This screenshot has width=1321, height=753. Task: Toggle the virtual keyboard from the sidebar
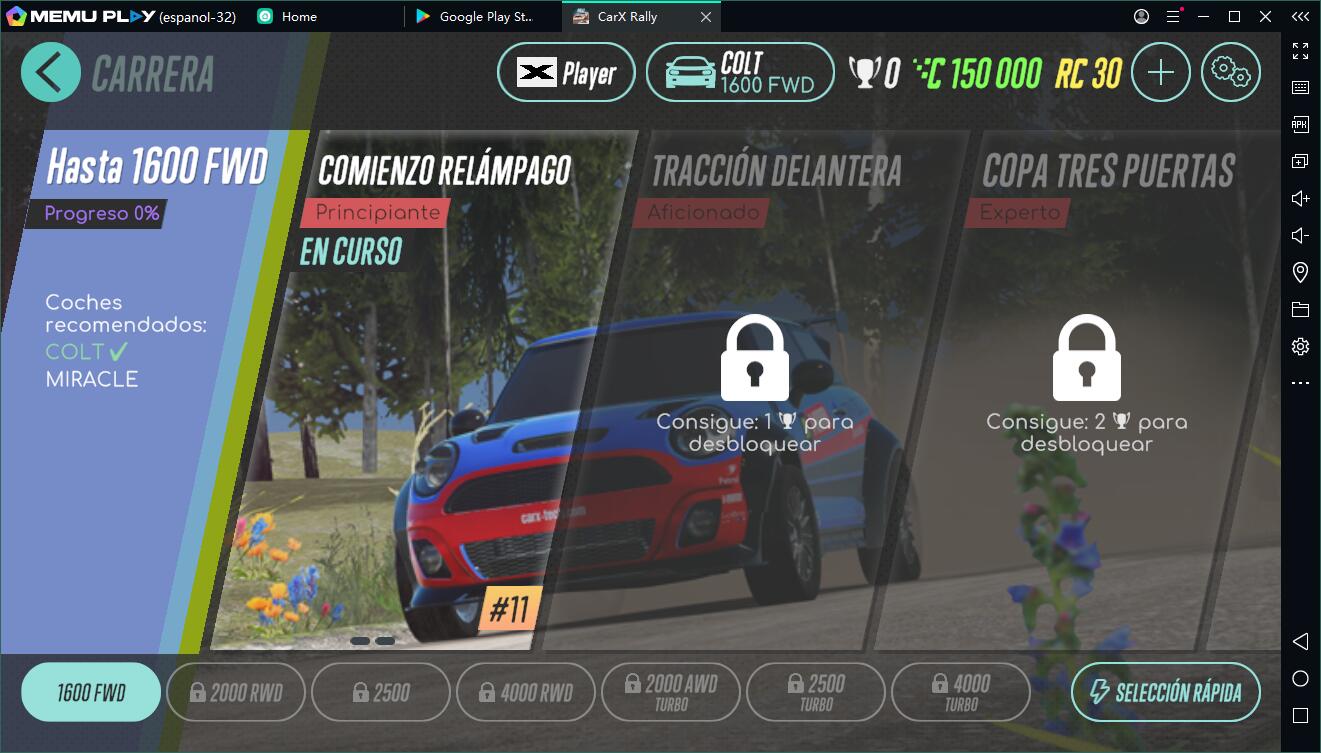tap(1299, 86)
